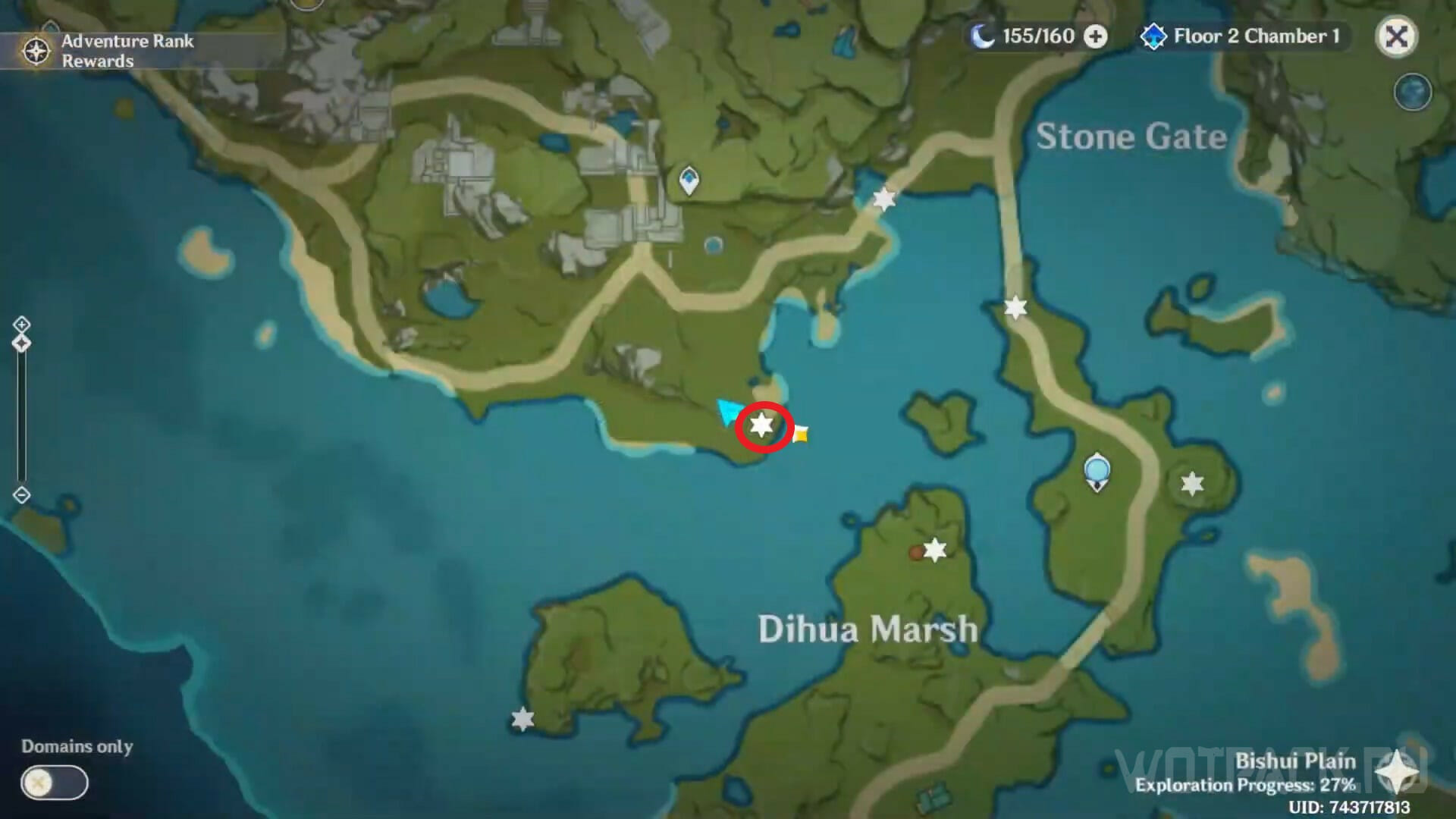Zoom in with the map plus button
Image resolution: width=1456 pixels, height=819 pixels.
coord(21,325)
